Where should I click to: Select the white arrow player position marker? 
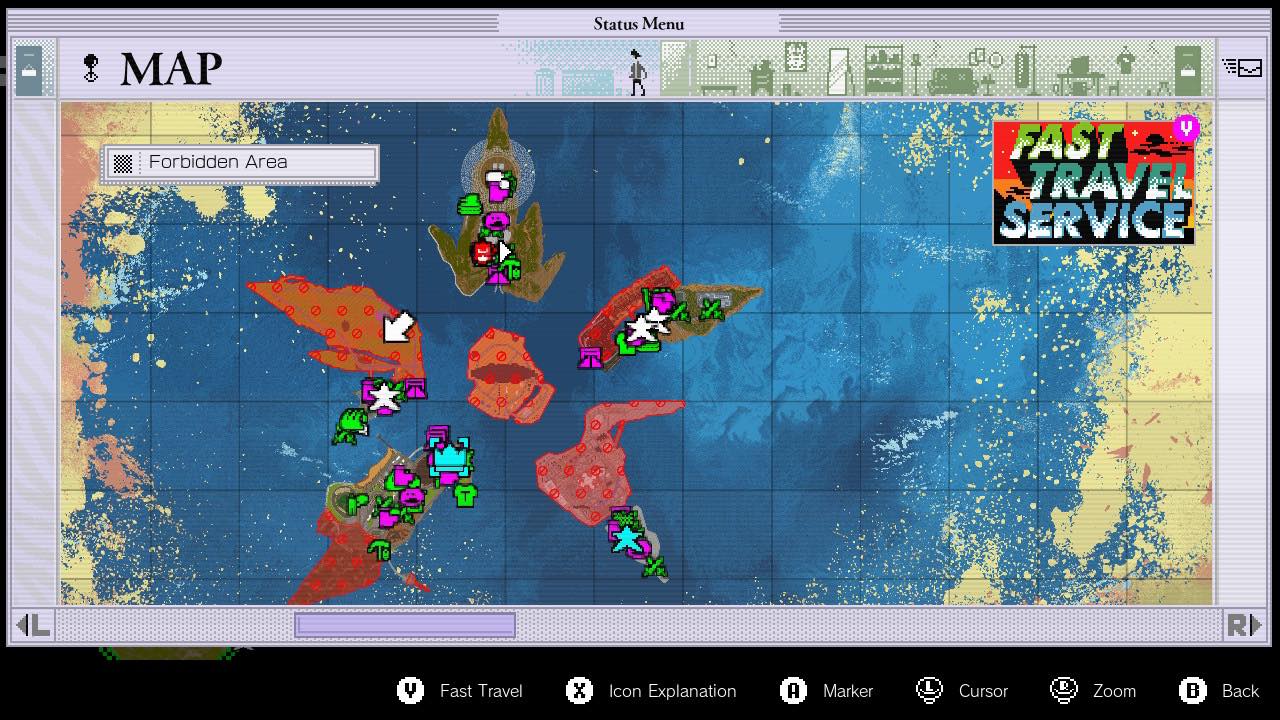[396, 327]
